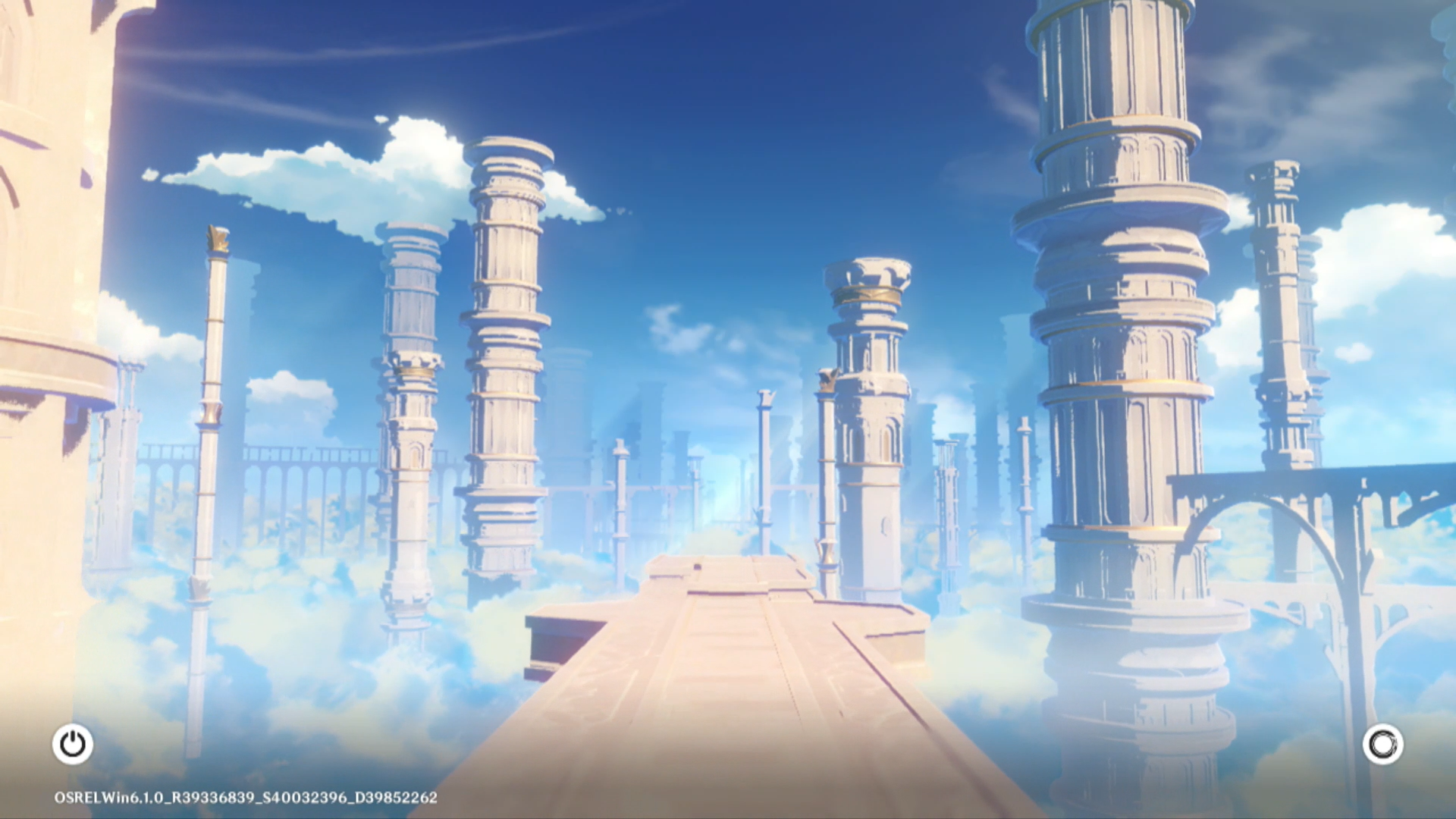Open the circular repair icon button
This screenshot has width=1456, height=819.
1382,744
